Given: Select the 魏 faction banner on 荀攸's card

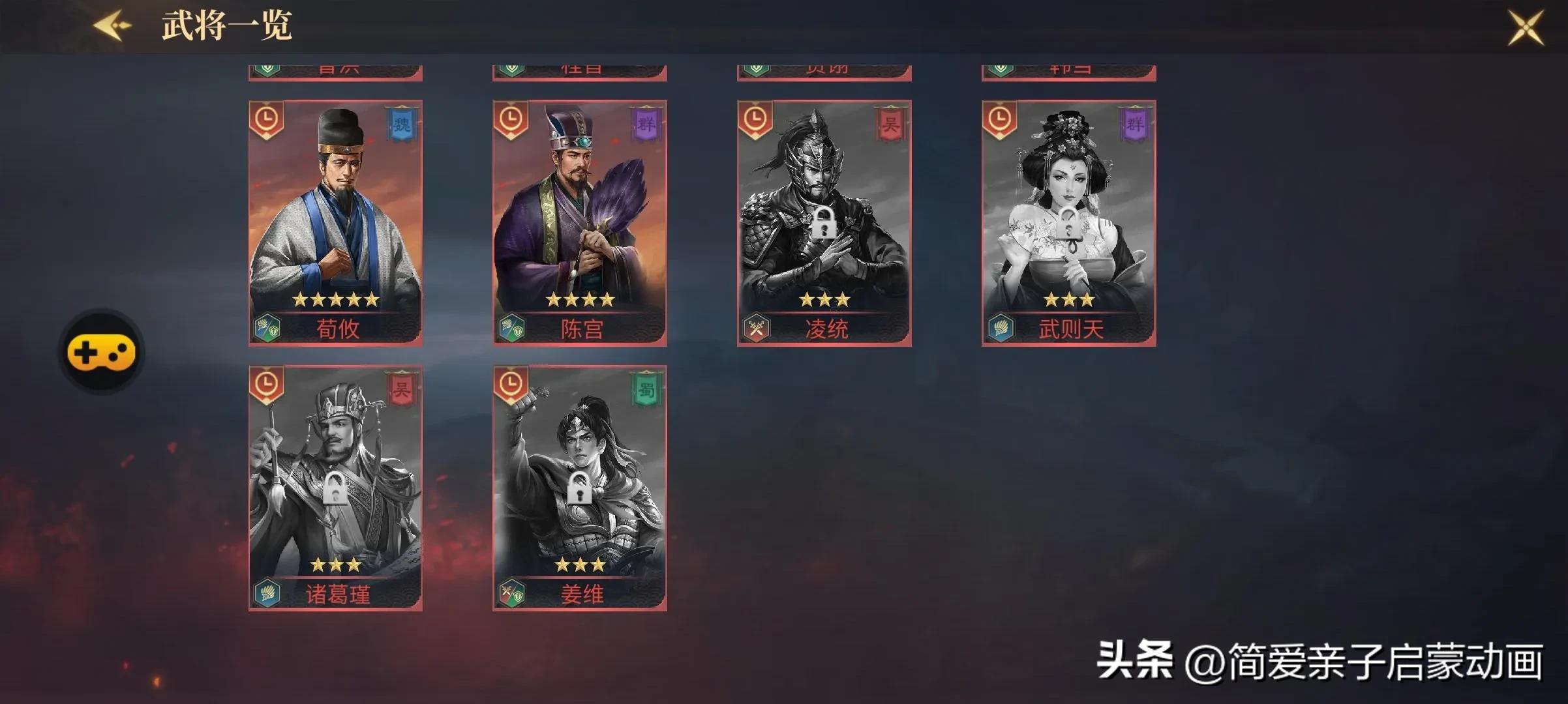Looking at the screenshot, I should 402,124.
